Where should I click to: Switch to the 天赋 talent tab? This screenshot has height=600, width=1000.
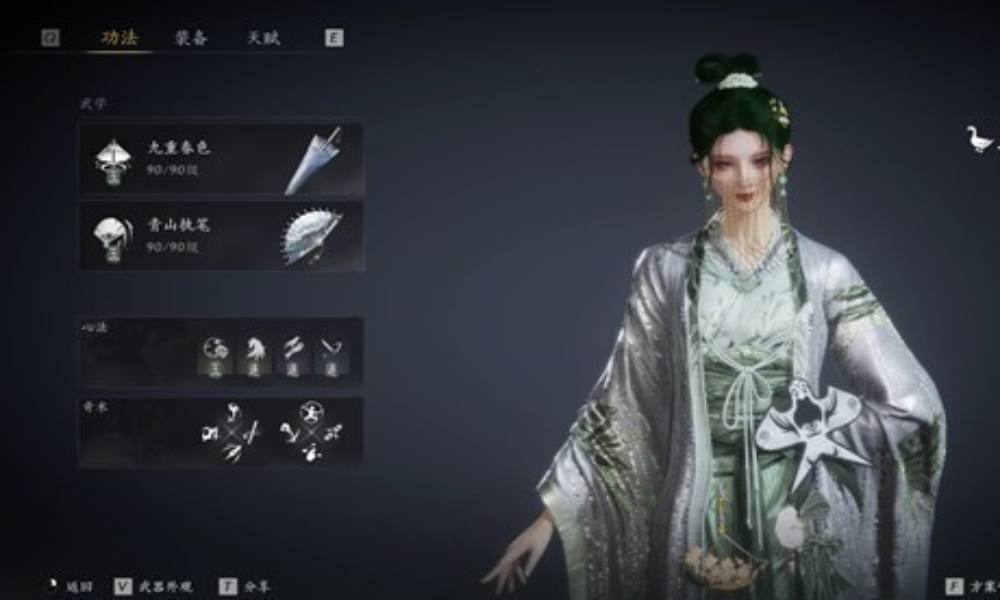tap(263, 38)
